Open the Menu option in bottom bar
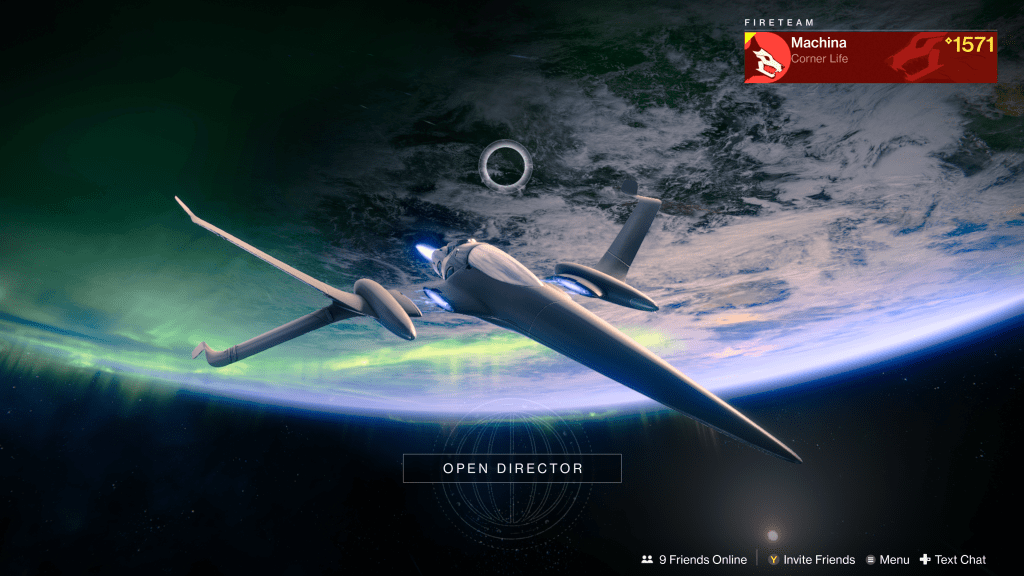The image size is (1024, 576). [x=887, y=560]
